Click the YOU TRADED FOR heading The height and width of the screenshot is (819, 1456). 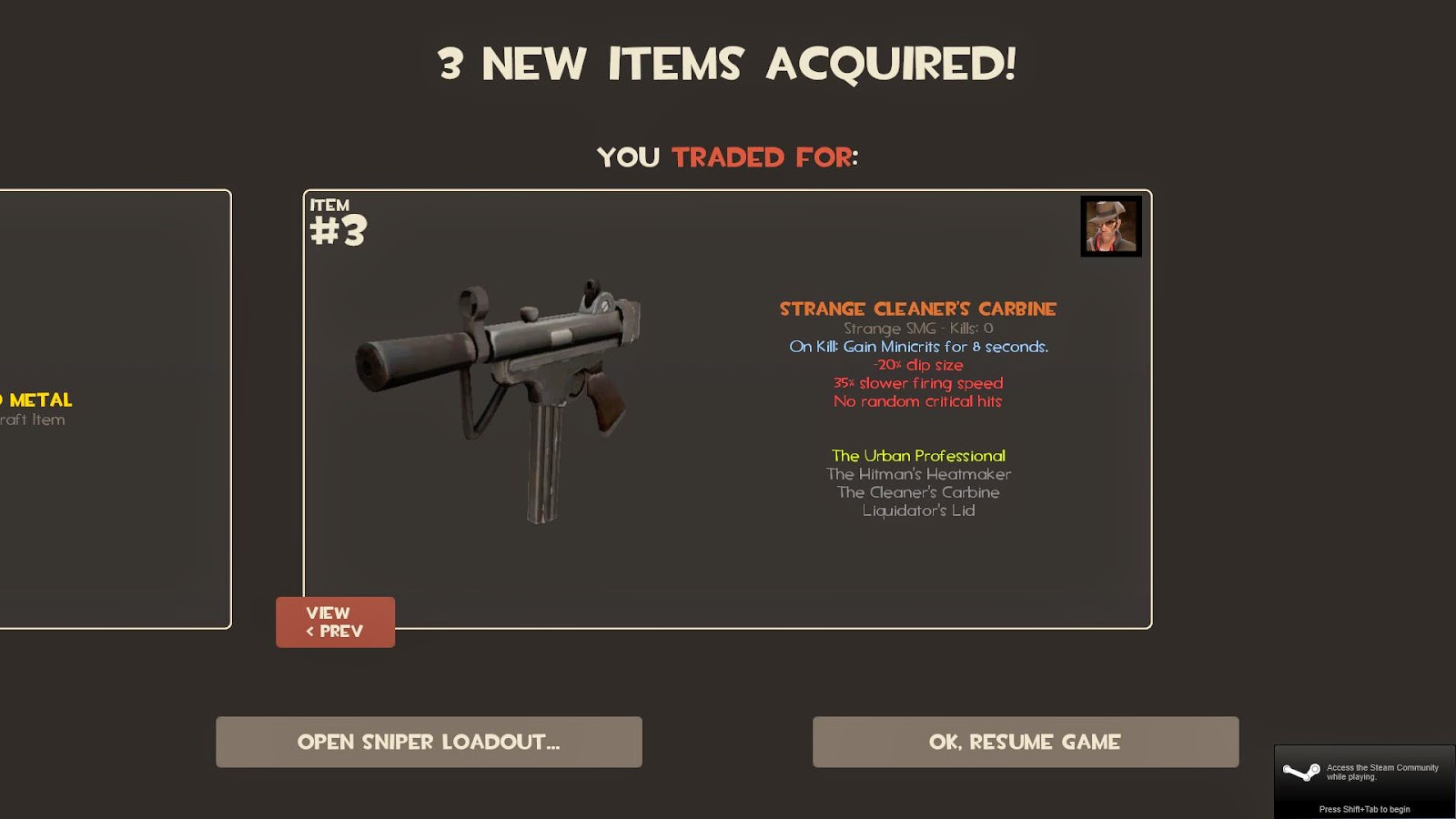pyautogui.click(x=728, y=157)
